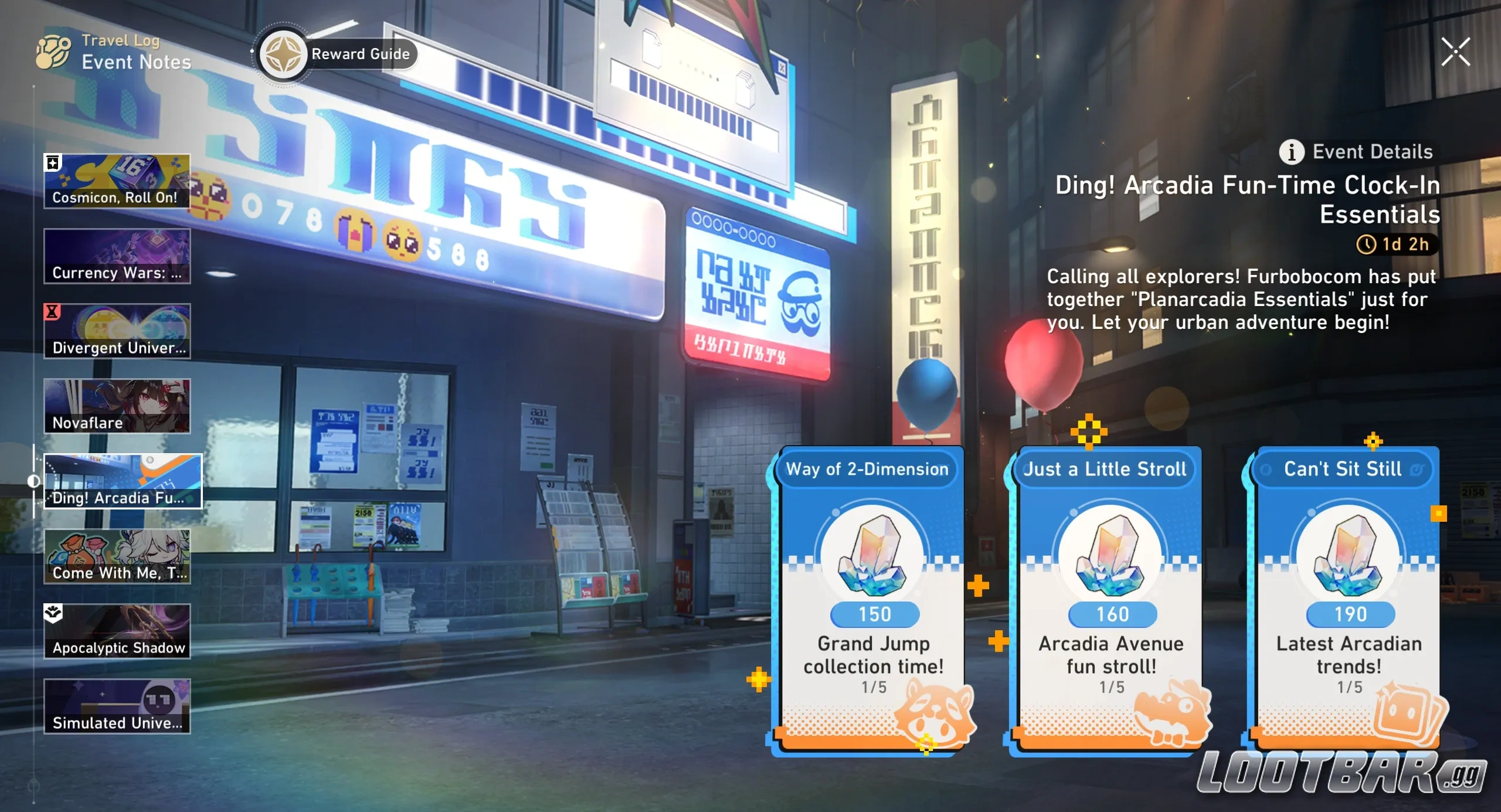Switch to the Novaflare event

(x=117, y=406)
